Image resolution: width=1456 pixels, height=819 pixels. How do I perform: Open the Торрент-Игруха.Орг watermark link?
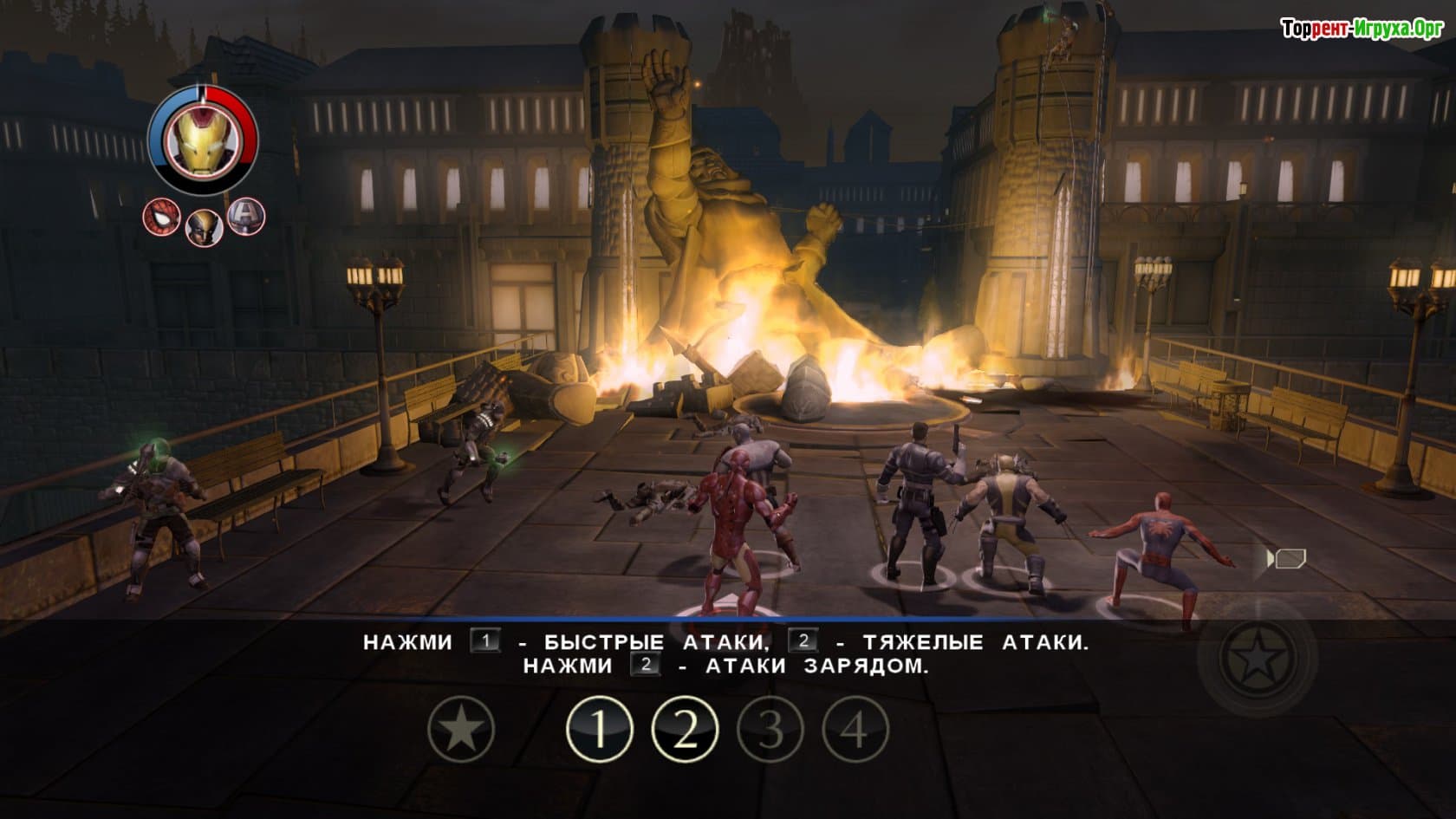1362,29
